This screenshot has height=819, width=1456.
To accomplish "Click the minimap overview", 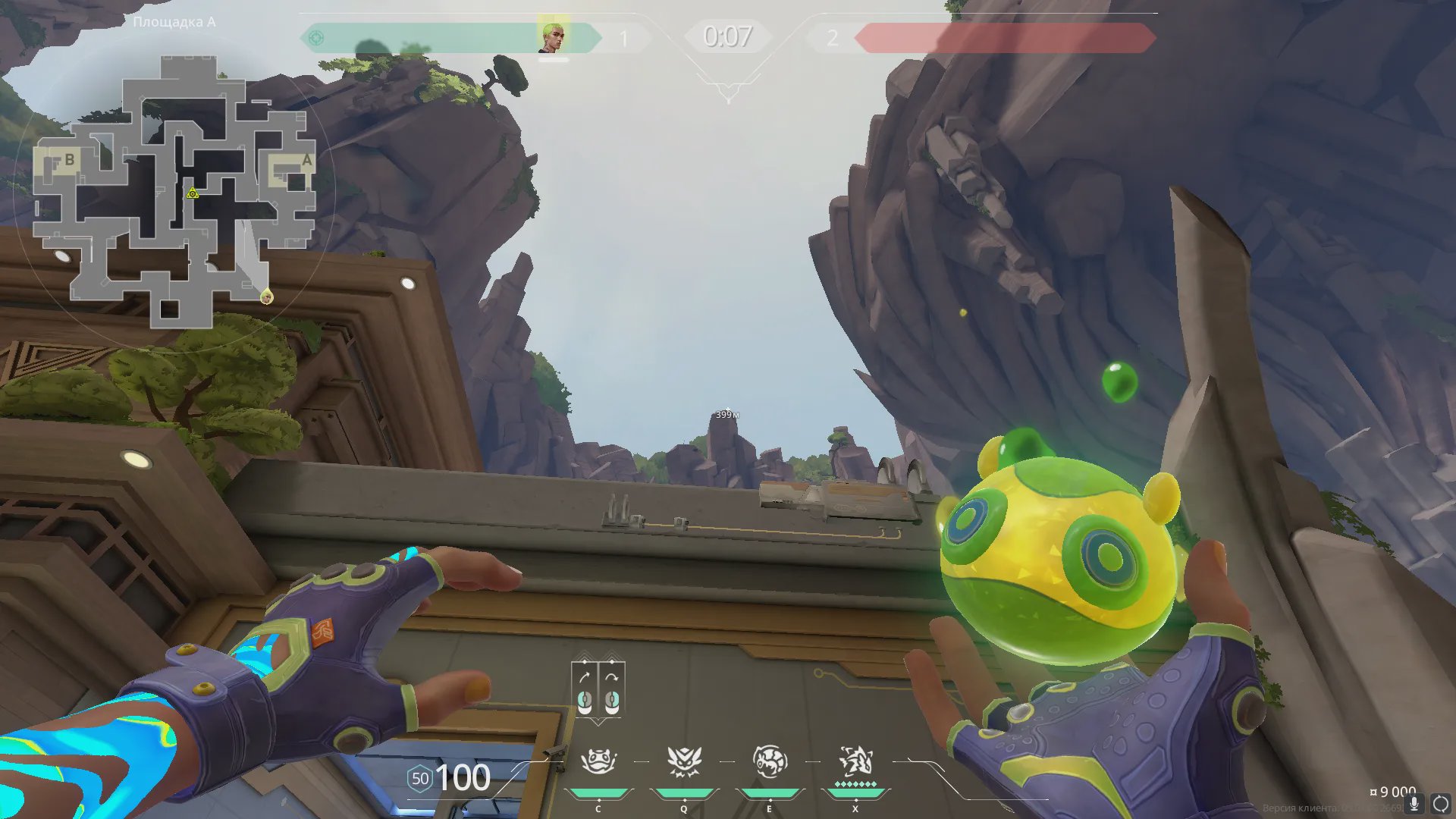I will click(174, 197).
